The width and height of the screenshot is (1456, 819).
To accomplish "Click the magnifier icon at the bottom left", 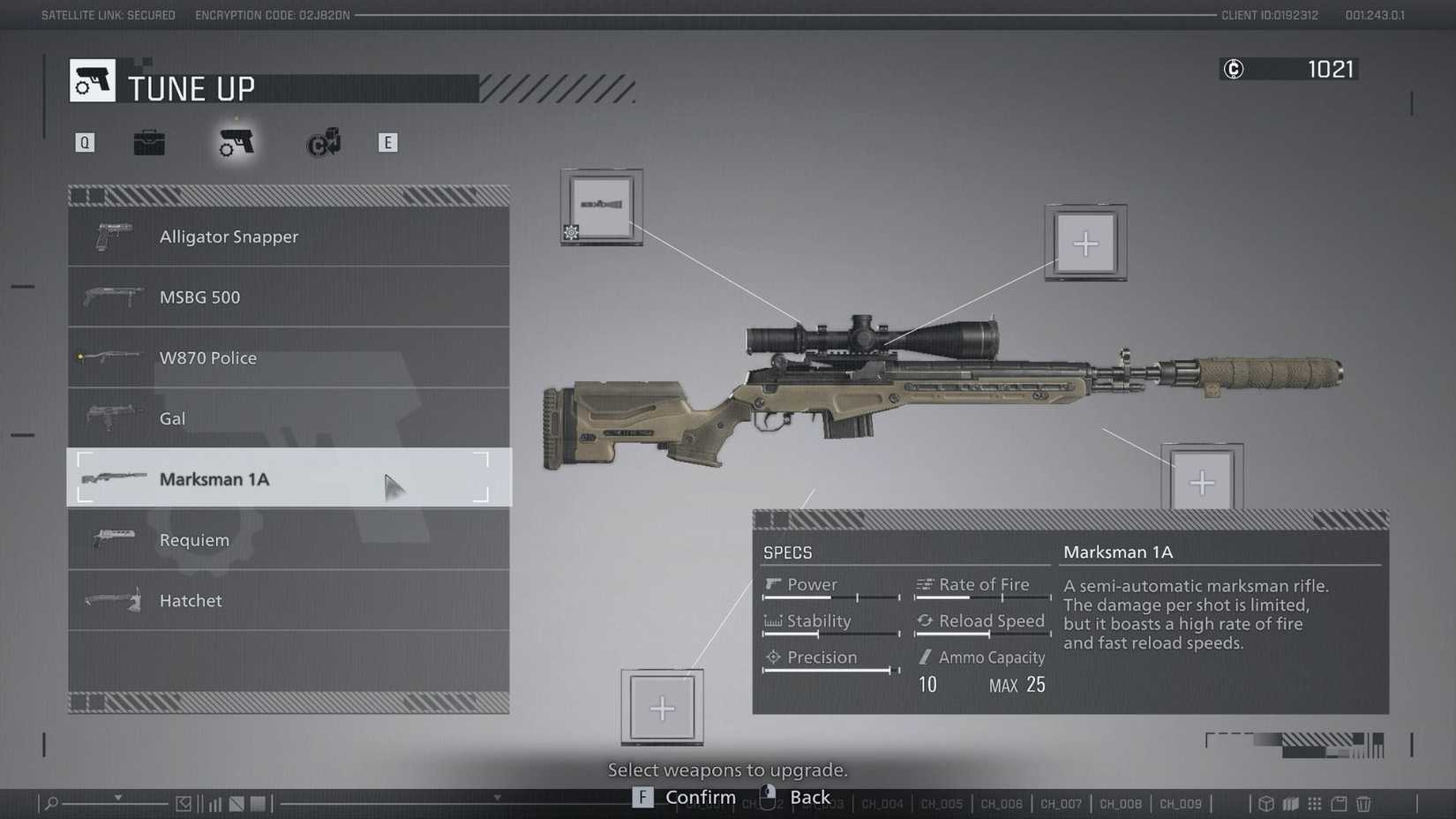I will 50,803.
